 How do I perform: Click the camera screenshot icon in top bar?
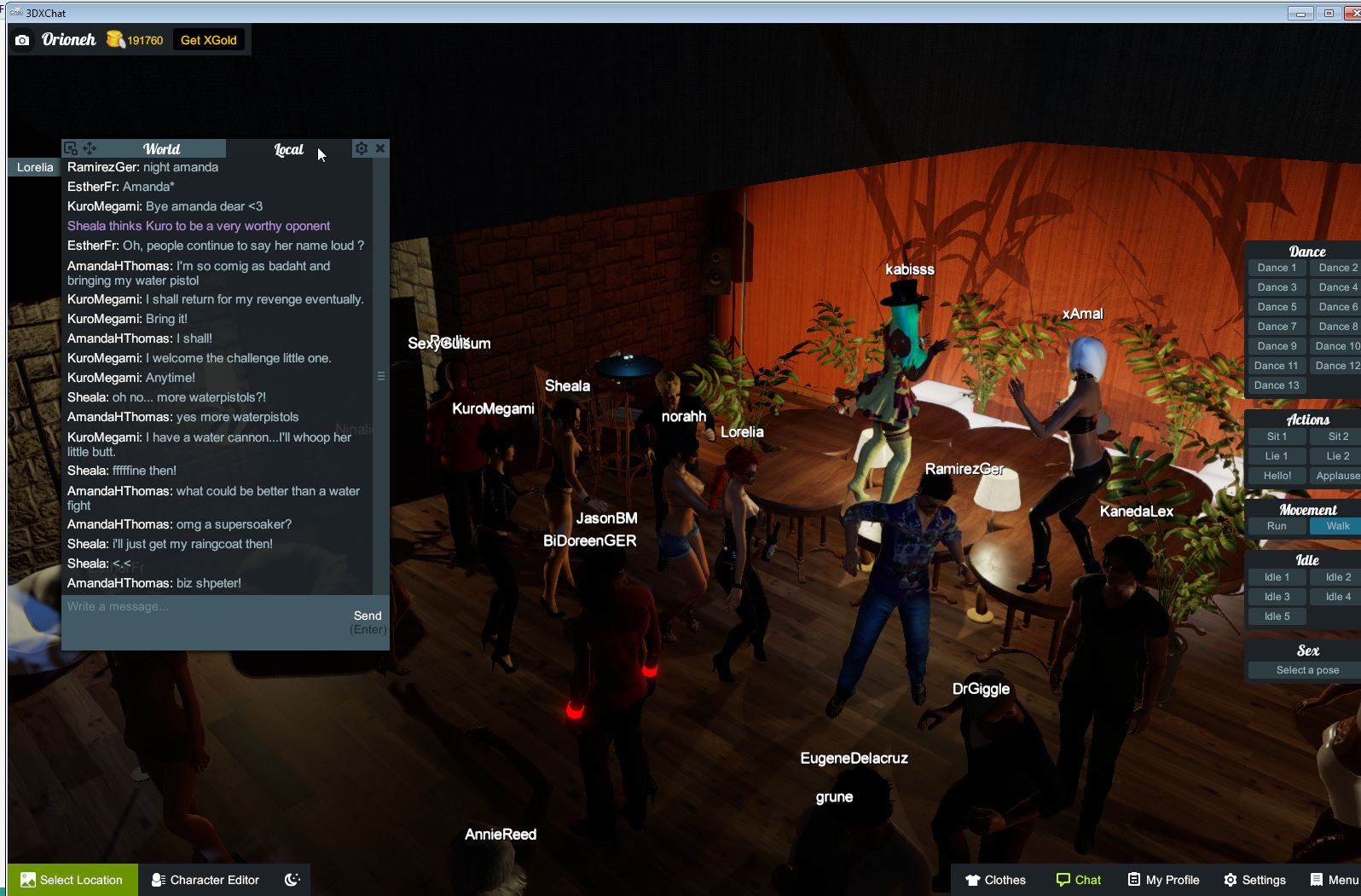(x=21, y=40)
